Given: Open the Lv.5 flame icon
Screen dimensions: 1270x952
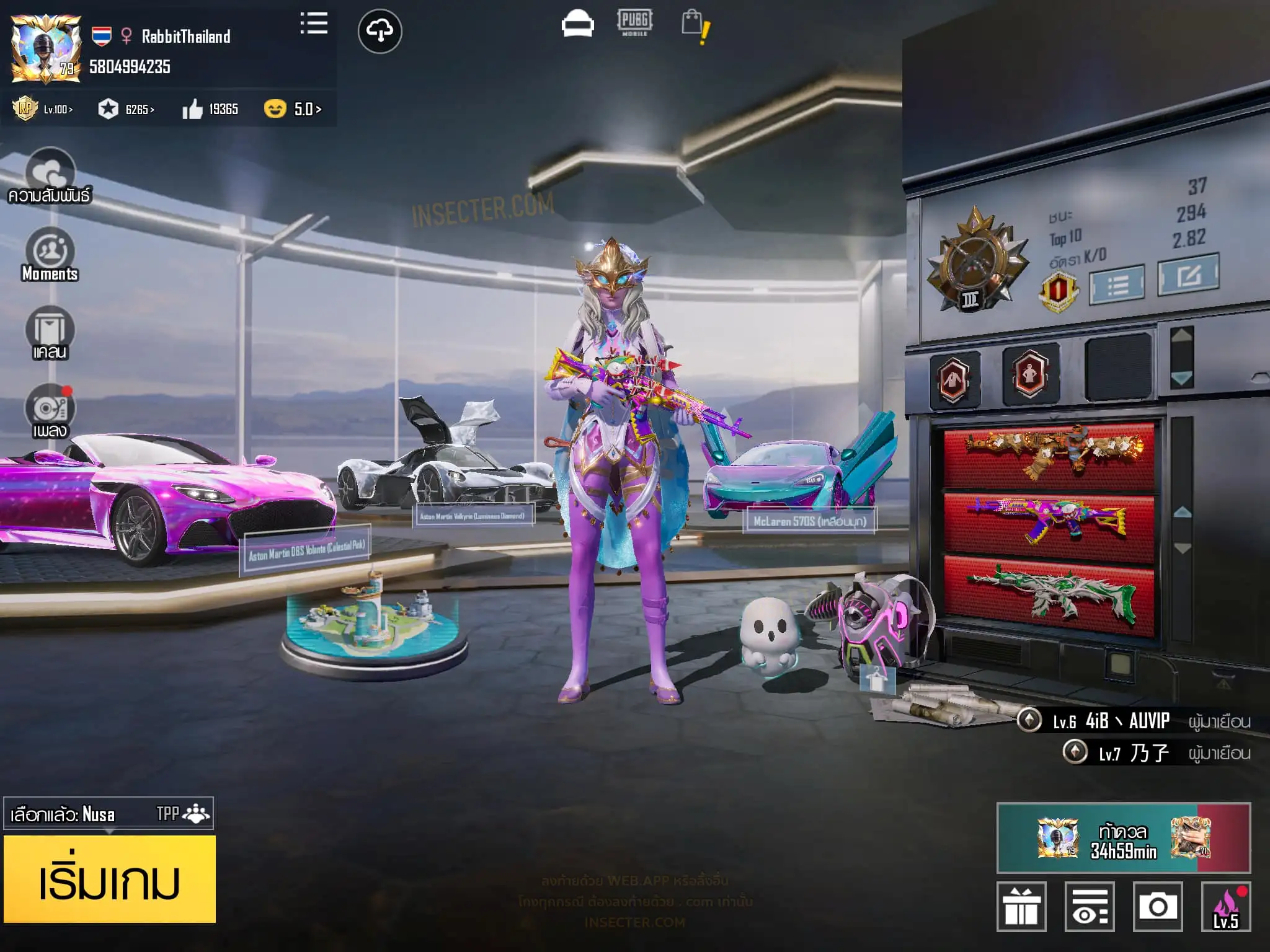Looking at the screenshot, I should point(1225,907).
